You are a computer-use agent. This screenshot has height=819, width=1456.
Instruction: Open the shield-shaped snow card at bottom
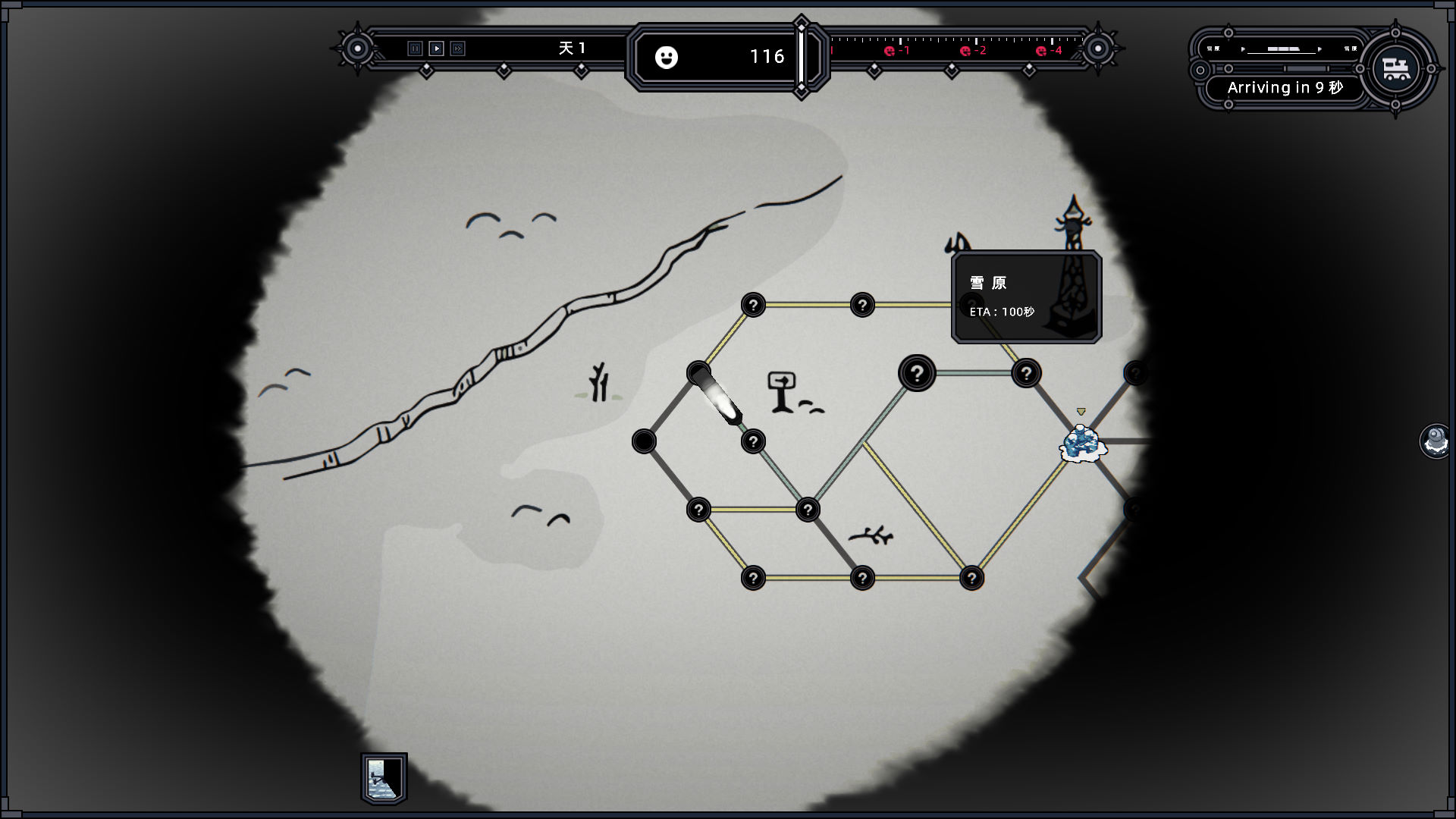pos(384,779)
